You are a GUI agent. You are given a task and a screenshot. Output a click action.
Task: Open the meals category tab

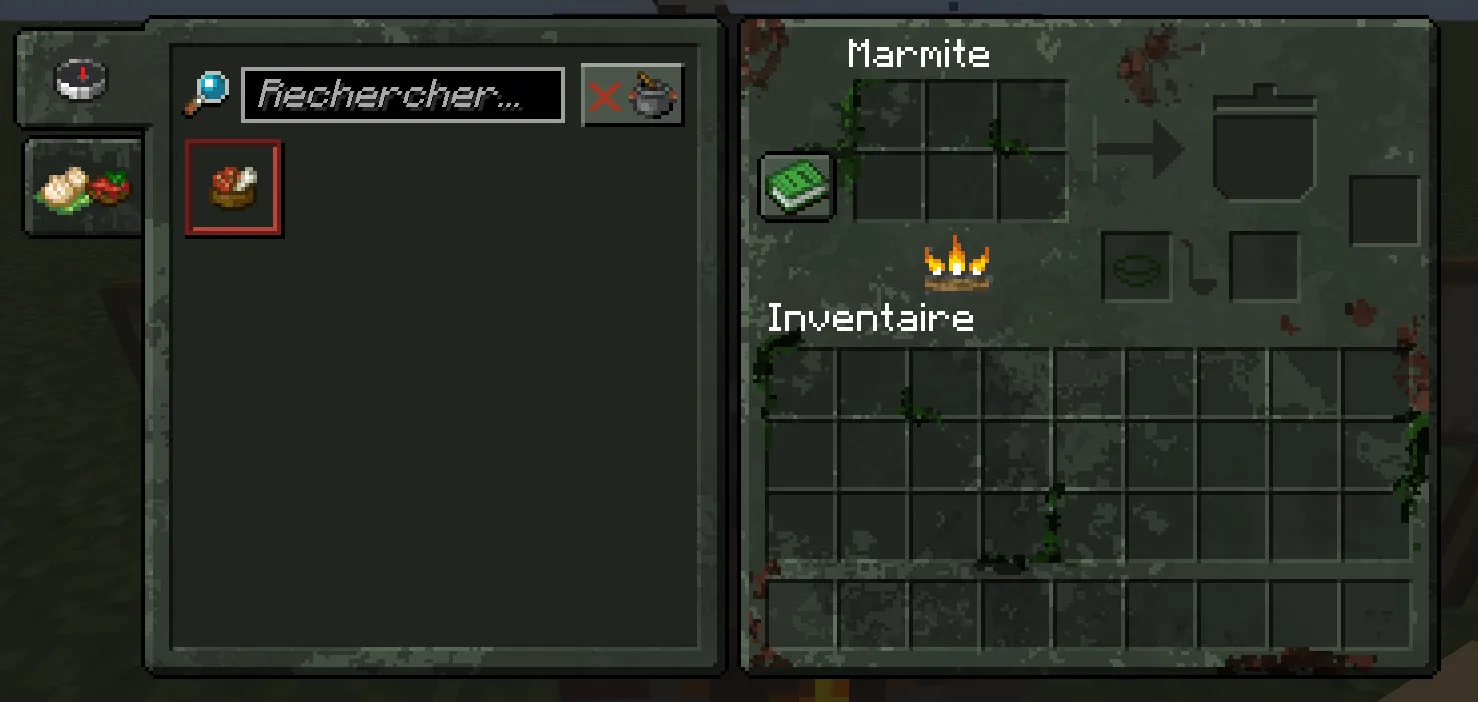click(x=83, y=188)
